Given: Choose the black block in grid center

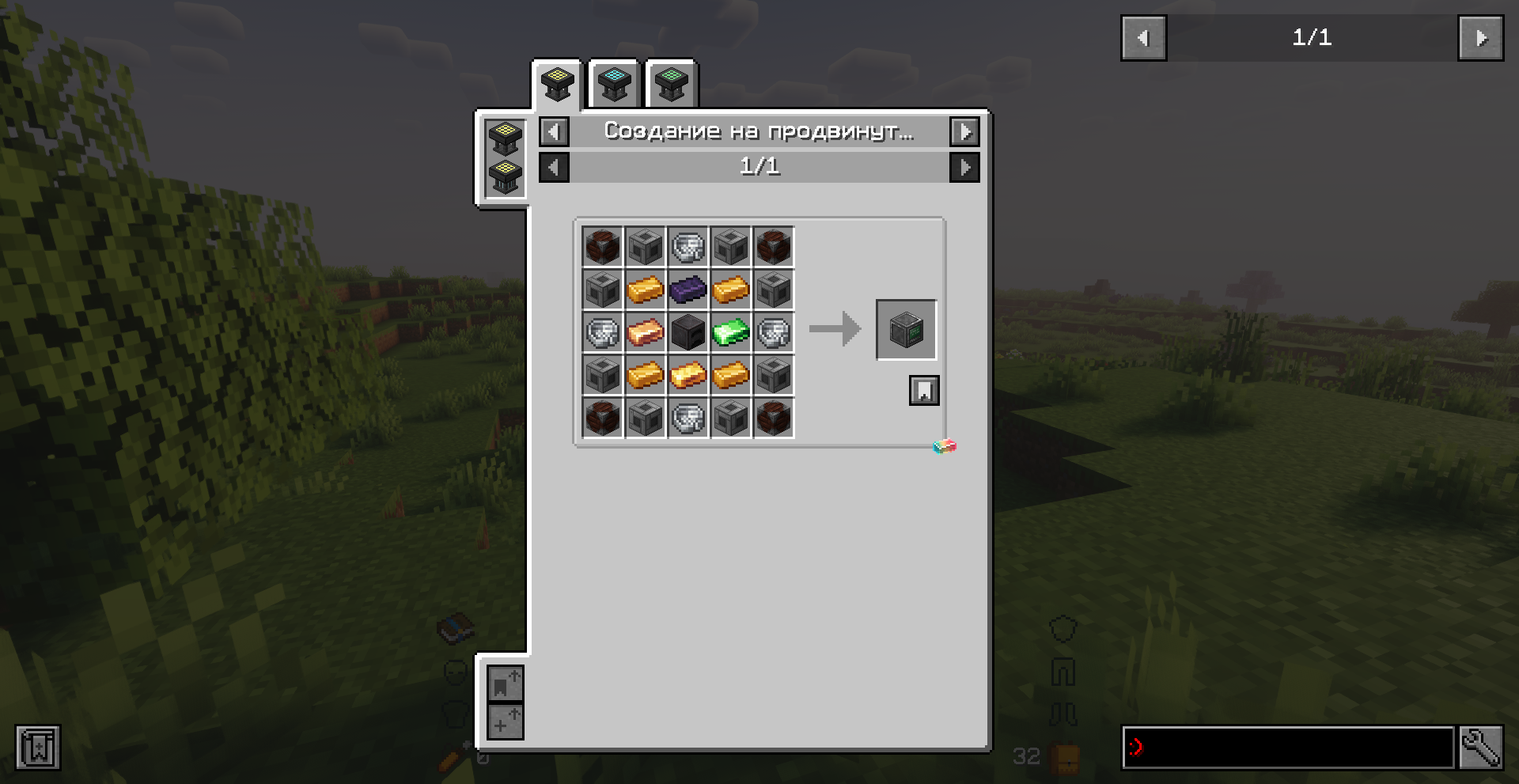Looking at the screenshot, I should coord(688,332).
